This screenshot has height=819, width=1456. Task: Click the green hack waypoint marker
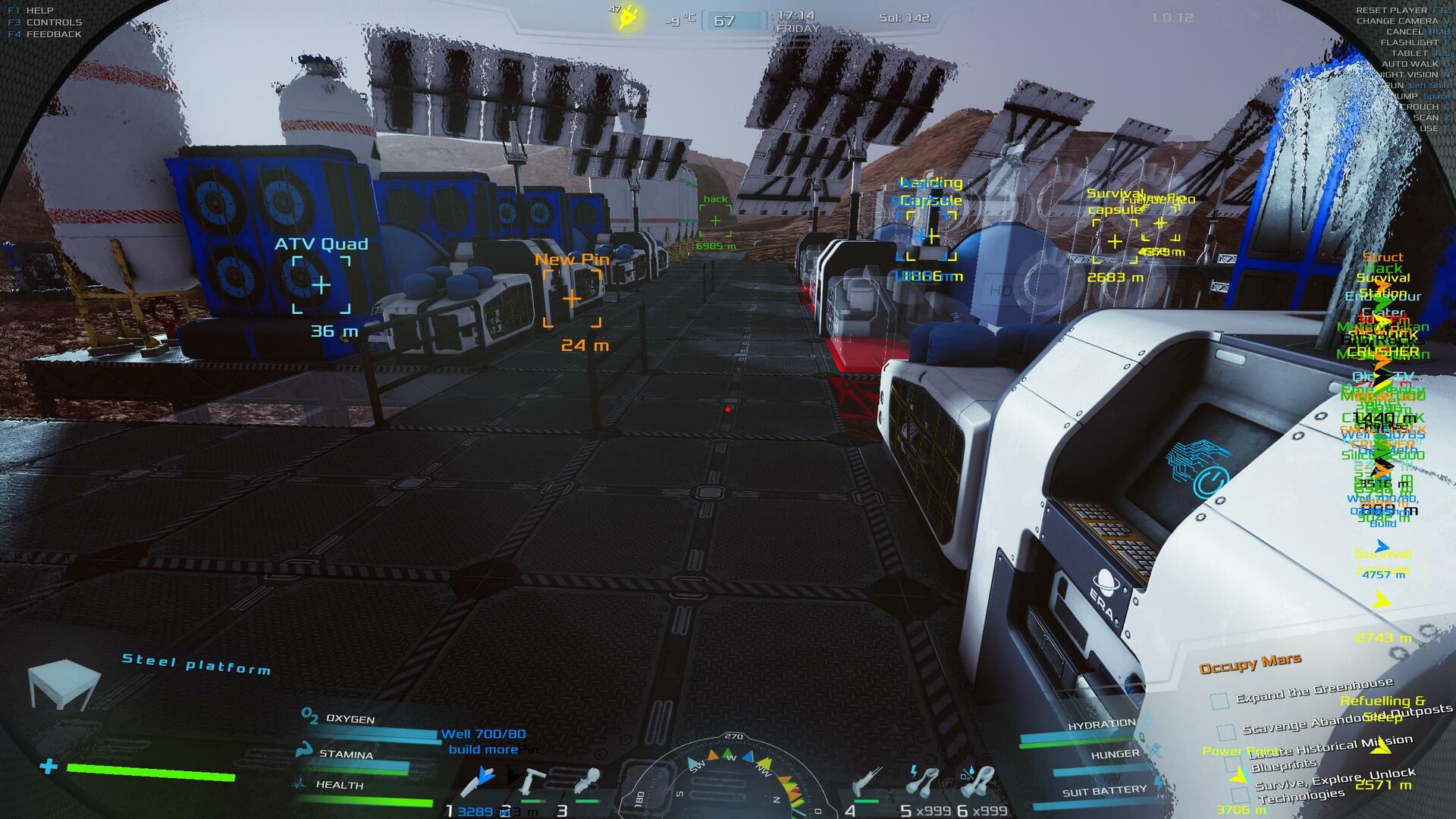point(715,221)
